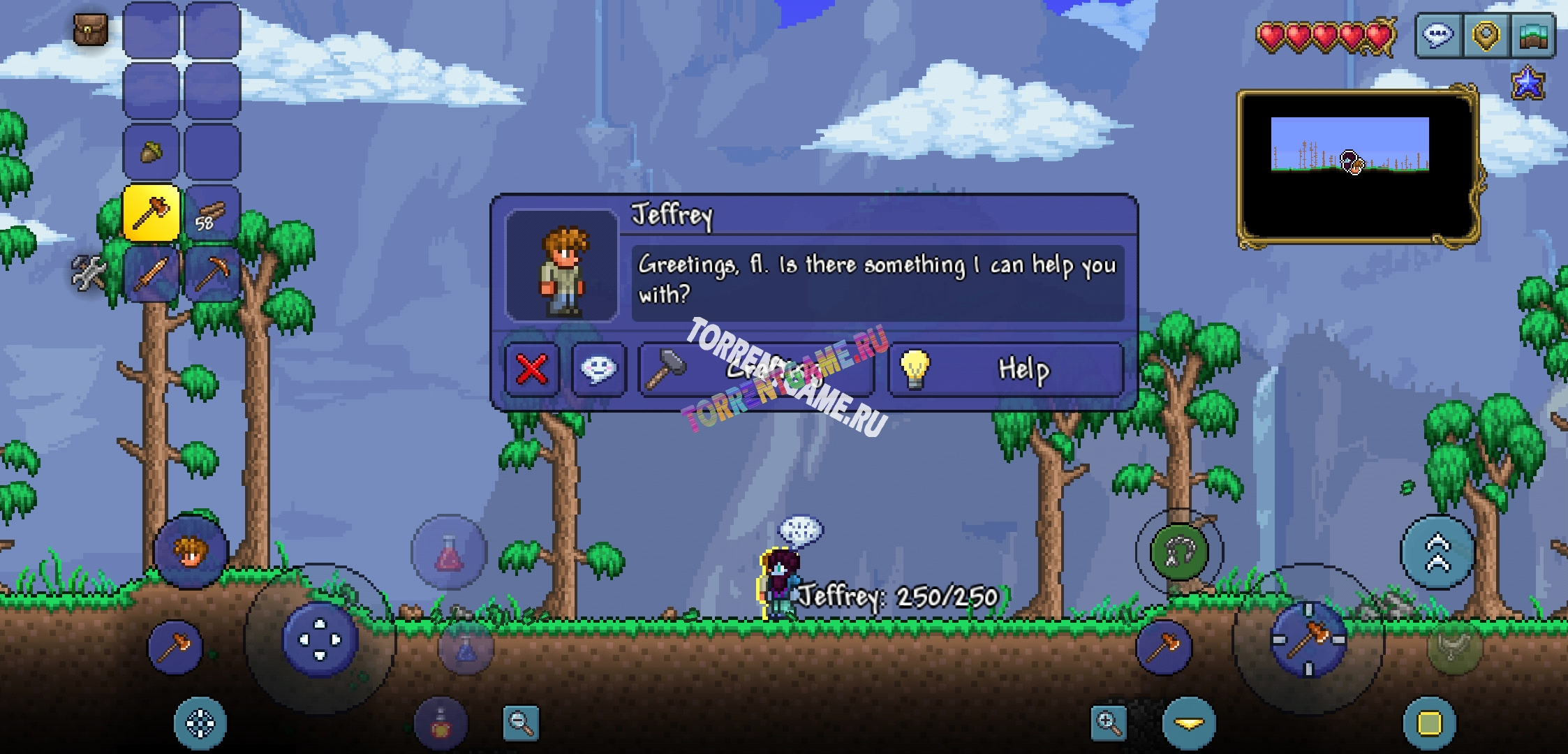Close the Jeffrey dialogue with the red X
This screenshot has width=1568, height=754.
click(x=532, y=369)
